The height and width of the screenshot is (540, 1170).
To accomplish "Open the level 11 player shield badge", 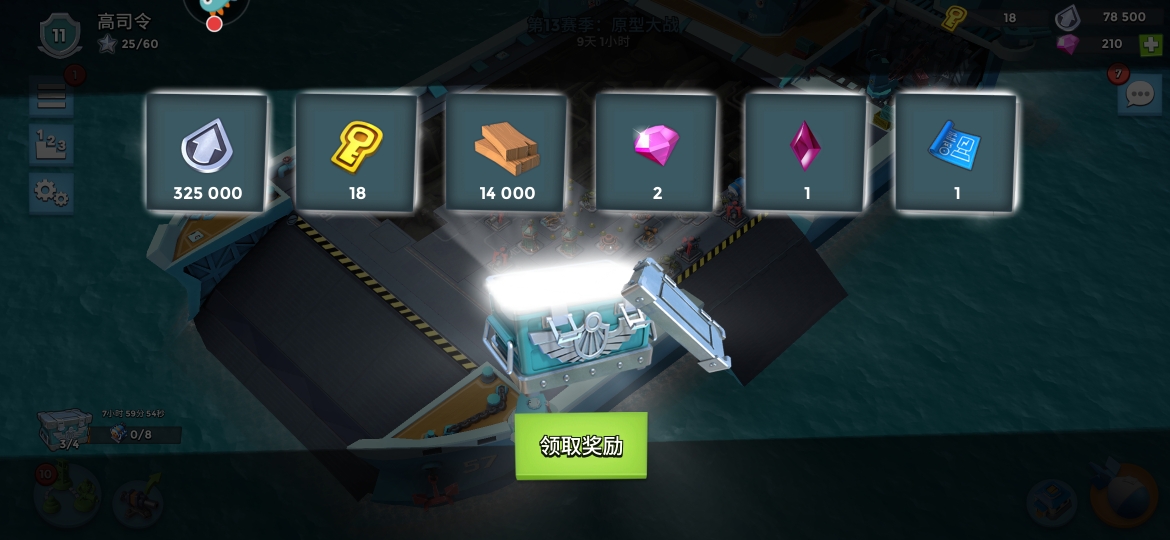I will click(x=60, y=36).
